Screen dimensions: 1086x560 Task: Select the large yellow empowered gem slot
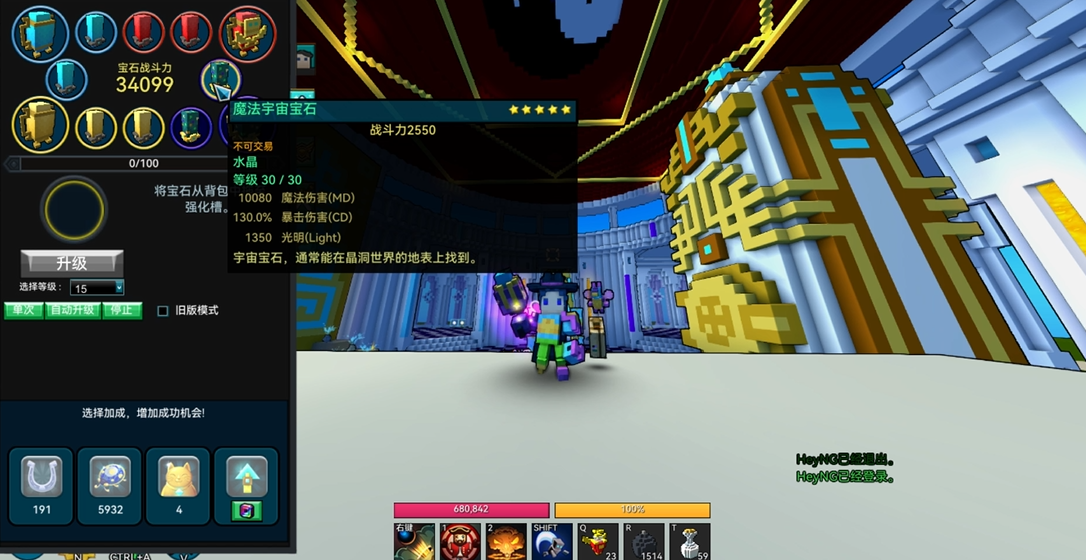click(x=40, y=125)
